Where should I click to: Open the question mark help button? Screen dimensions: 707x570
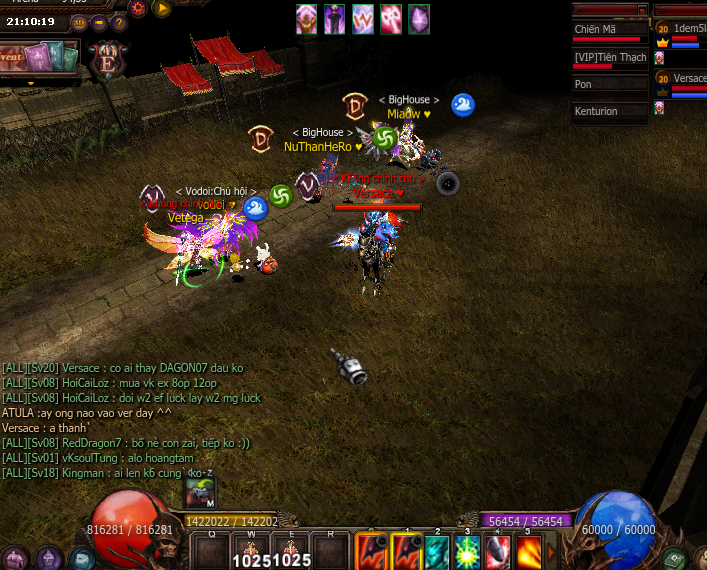click(x=119, y=22)
